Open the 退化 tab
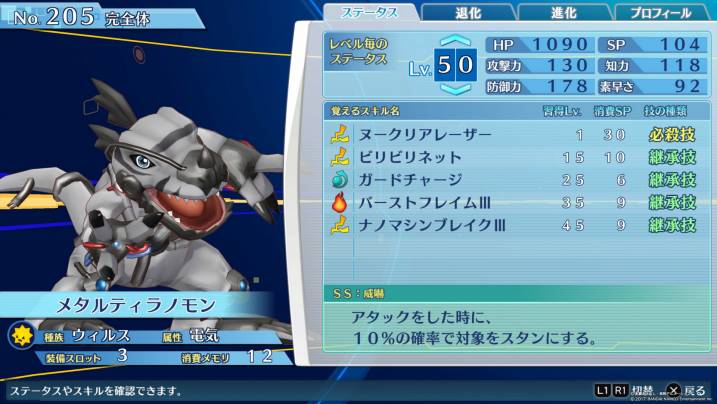 467,13
